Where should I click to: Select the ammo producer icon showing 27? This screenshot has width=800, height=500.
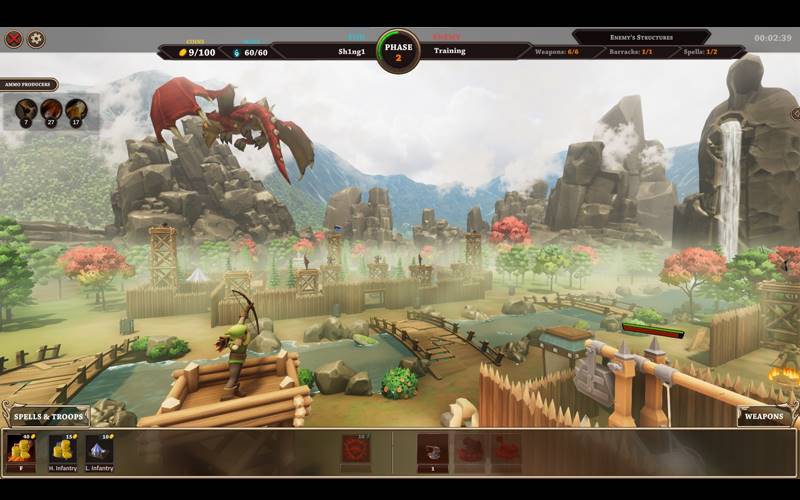51,110
